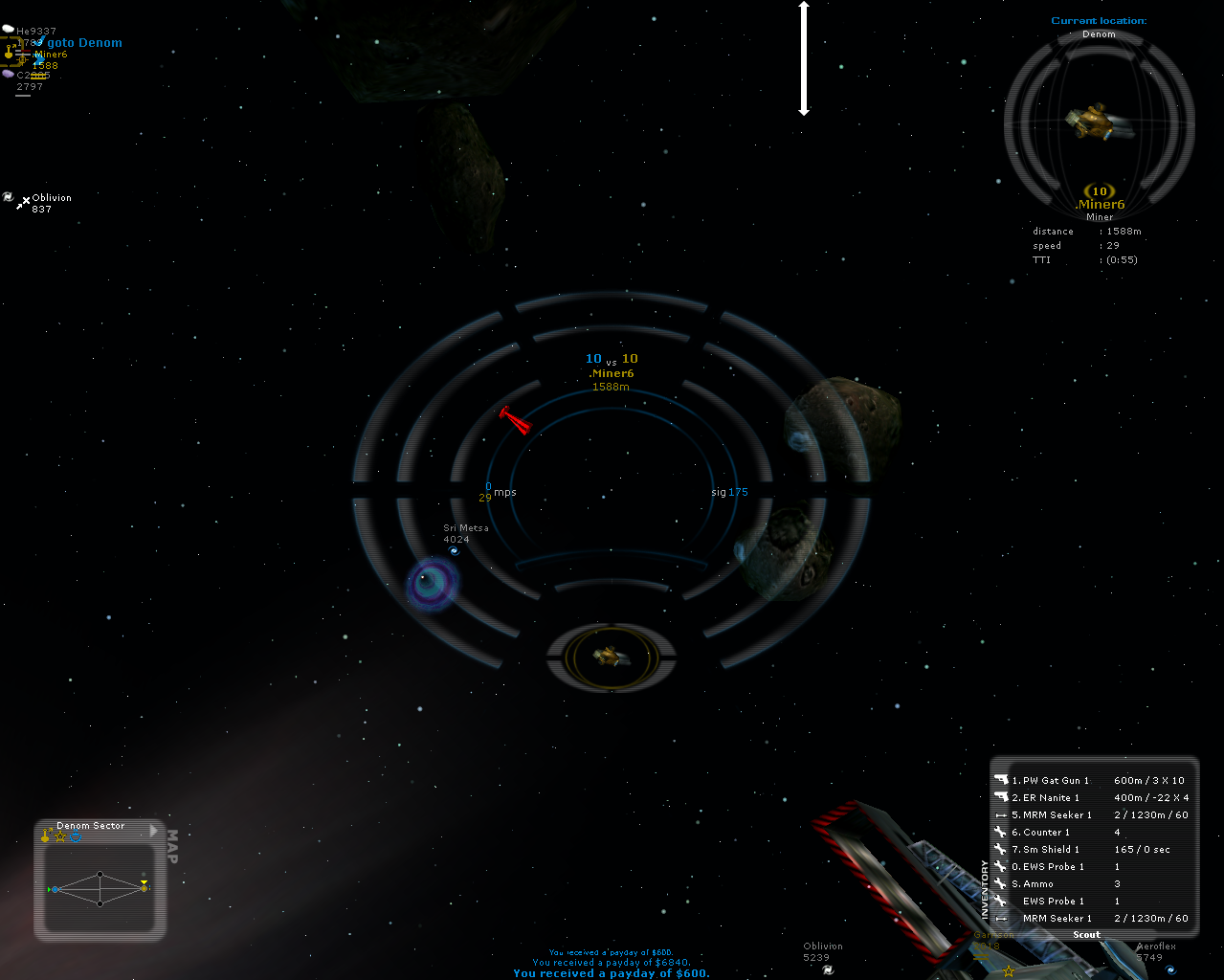Image resolution: width=1224 pixels, height=980 pixels.
Task: Target the Oblivion aleph marker label
Action: 52,198
